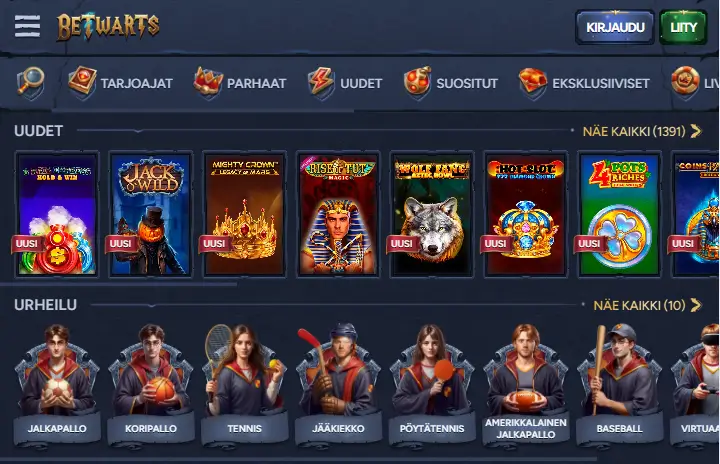The width and height of the screenshot is (720, 464).
Task: Open the hamburger menu
Action: [27, 26]
